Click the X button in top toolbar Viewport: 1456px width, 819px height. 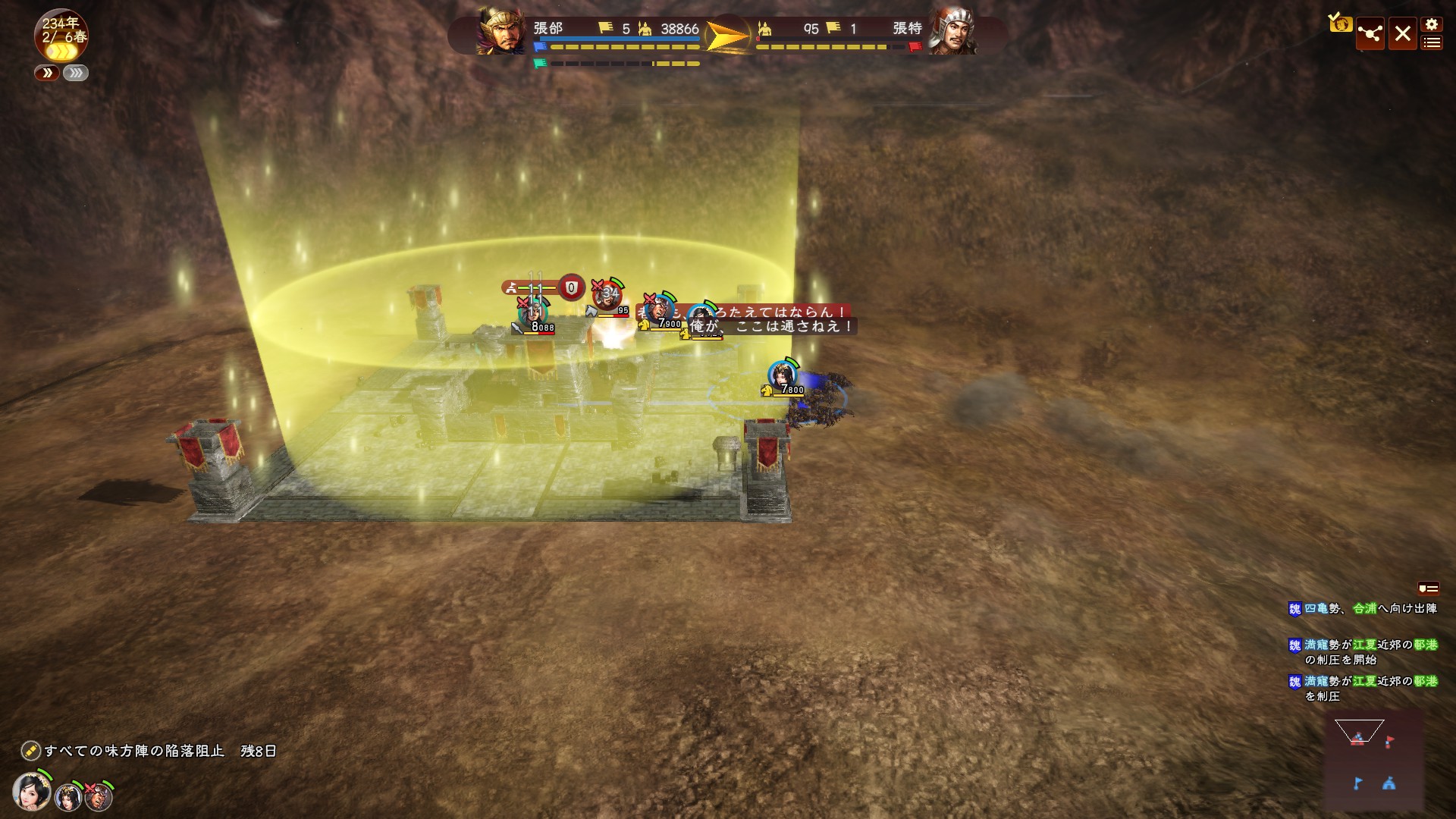(1402, 34)
